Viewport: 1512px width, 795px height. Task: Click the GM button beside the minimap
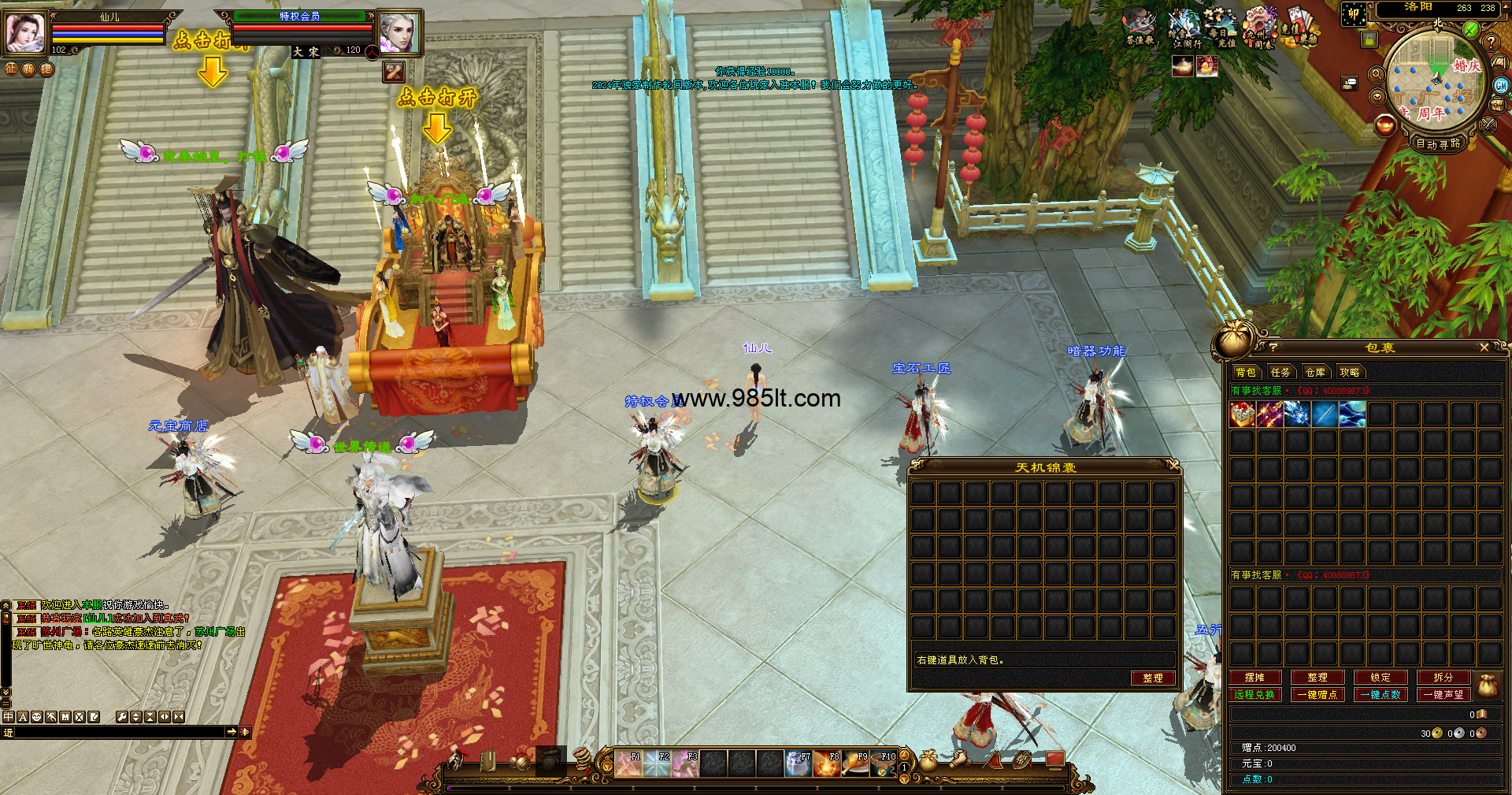[1501, 86]
